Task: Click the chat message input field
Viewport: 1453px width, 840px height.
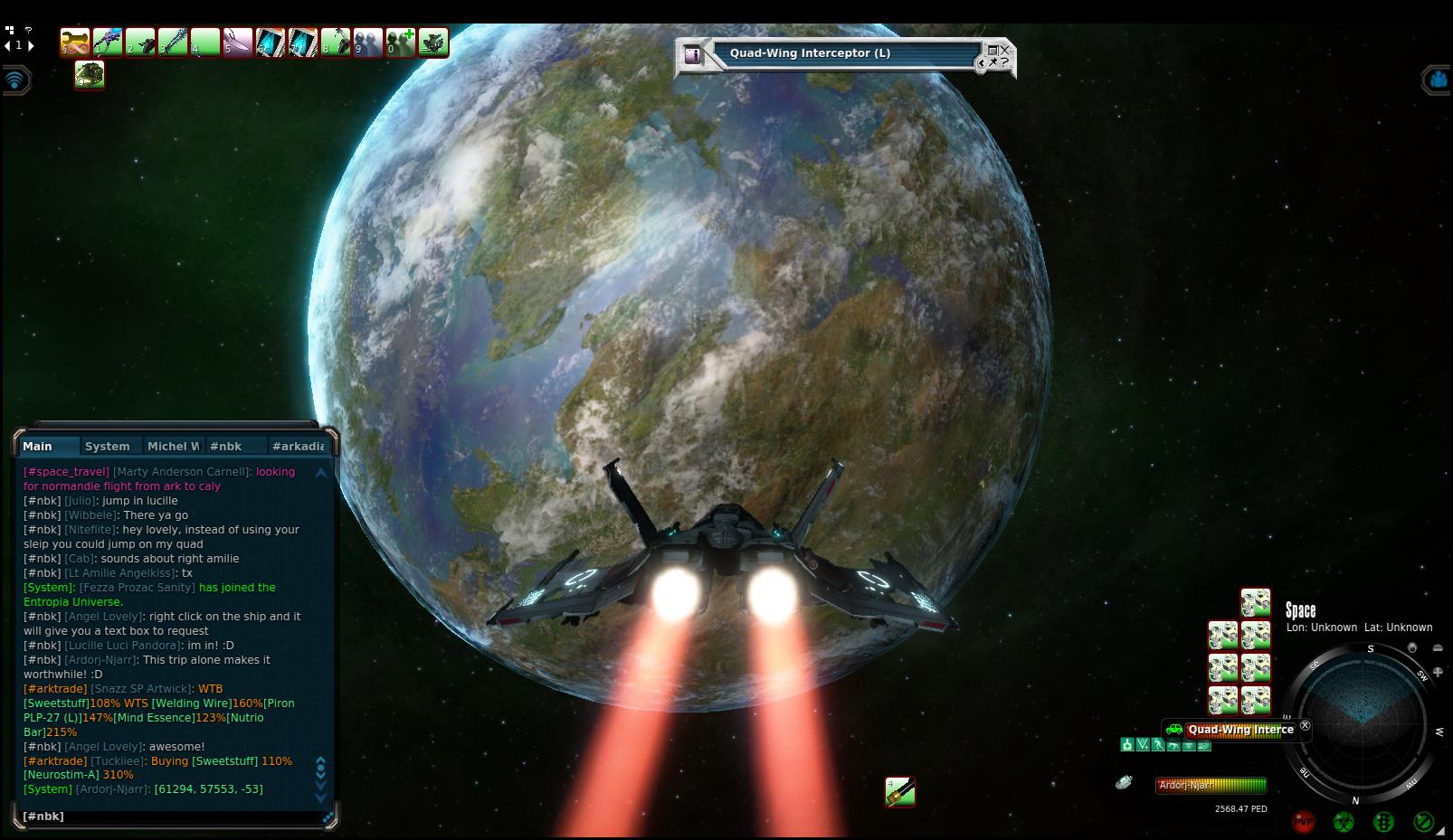Action: pos(172,816)
